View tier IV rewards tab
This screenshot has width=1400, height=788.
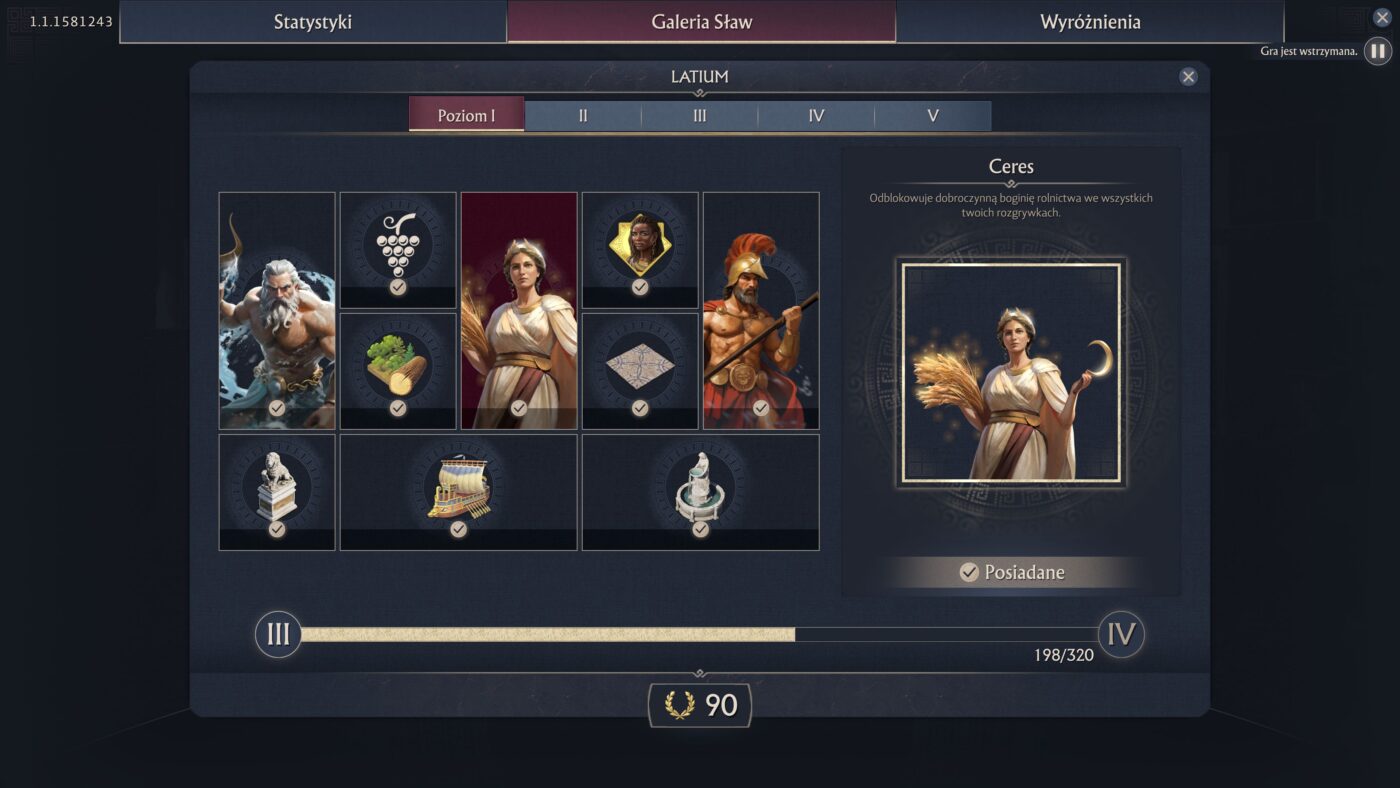click(816, 115)
